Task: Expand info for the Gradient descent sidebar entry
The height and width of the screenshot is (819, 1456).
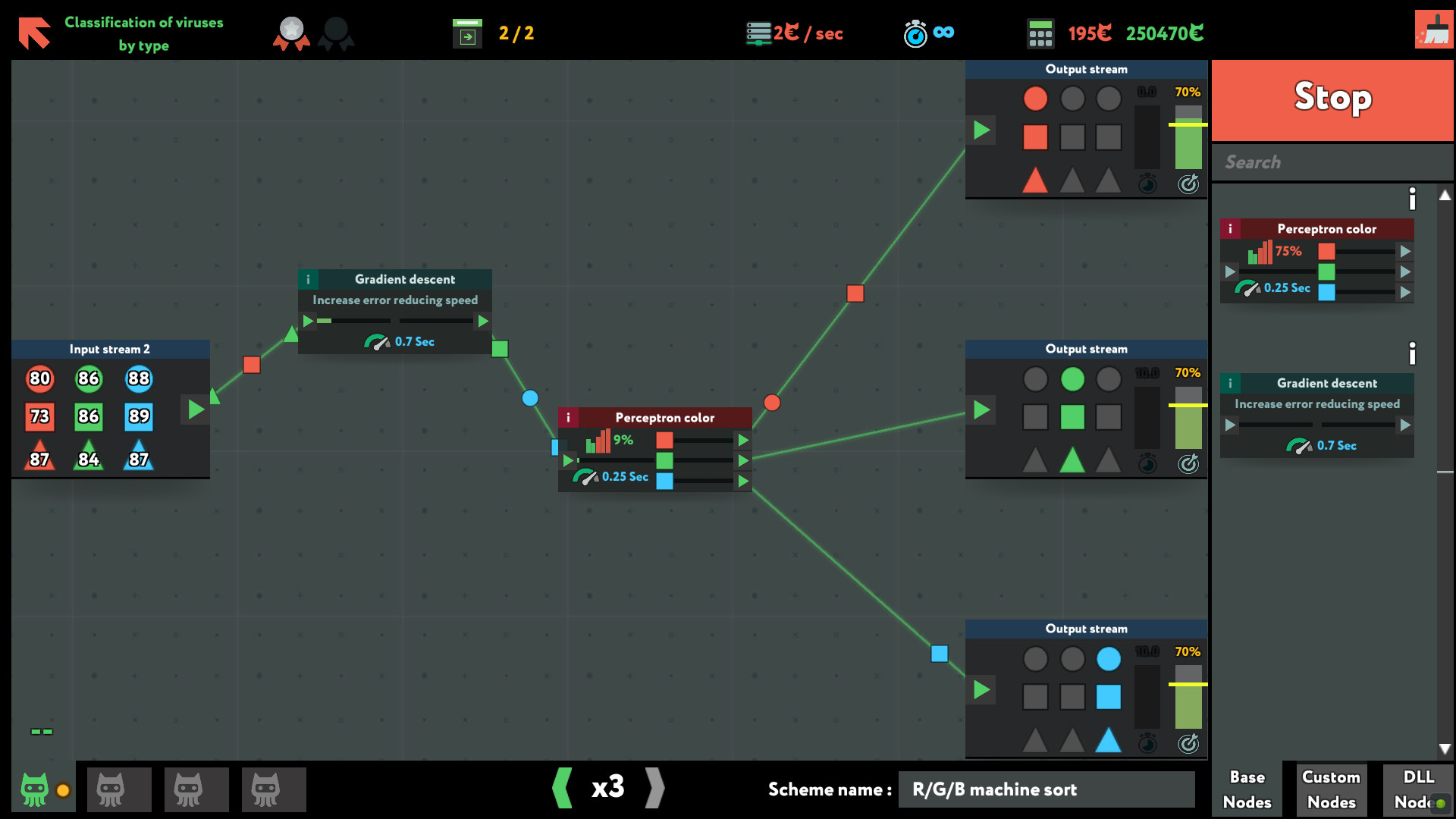Action: pos(1412,352)
